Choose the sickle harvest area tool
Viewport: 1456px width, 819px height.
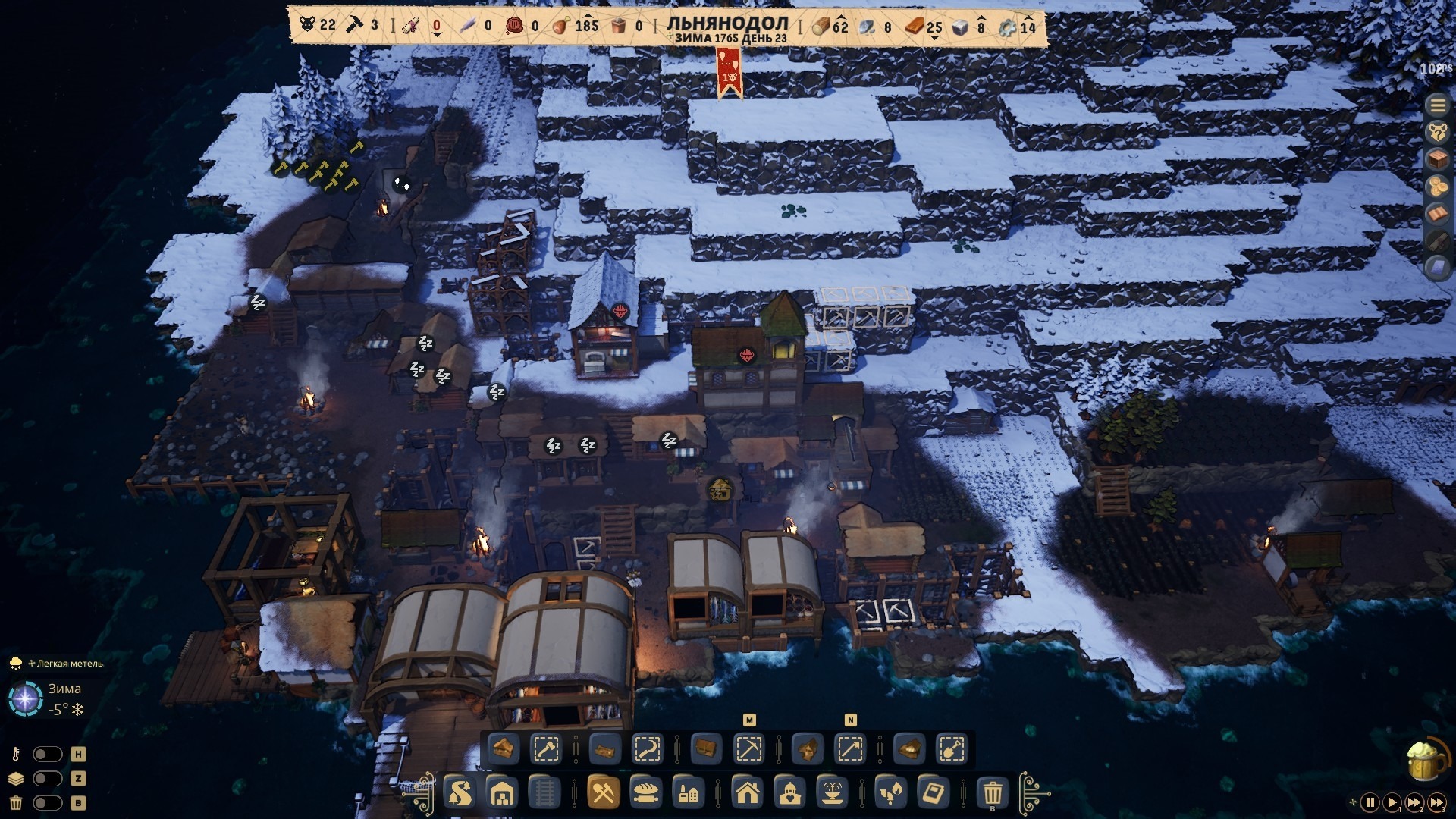pos(647,749)
